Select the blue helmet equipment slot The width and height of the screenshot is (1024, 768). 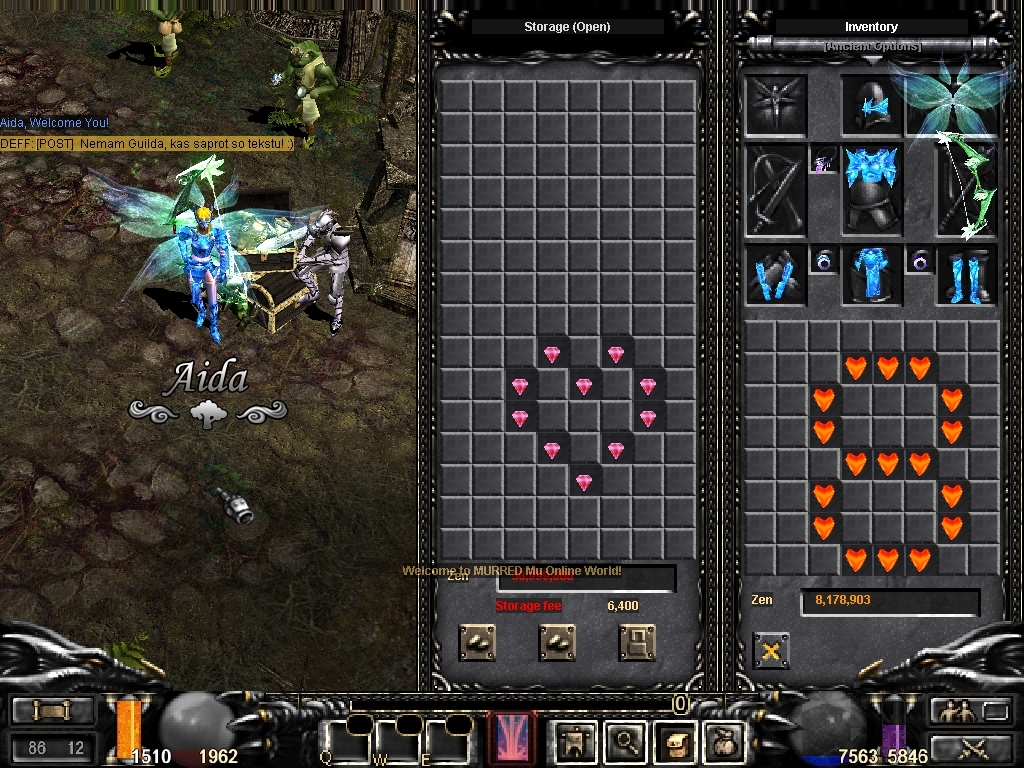pos(872,105)
